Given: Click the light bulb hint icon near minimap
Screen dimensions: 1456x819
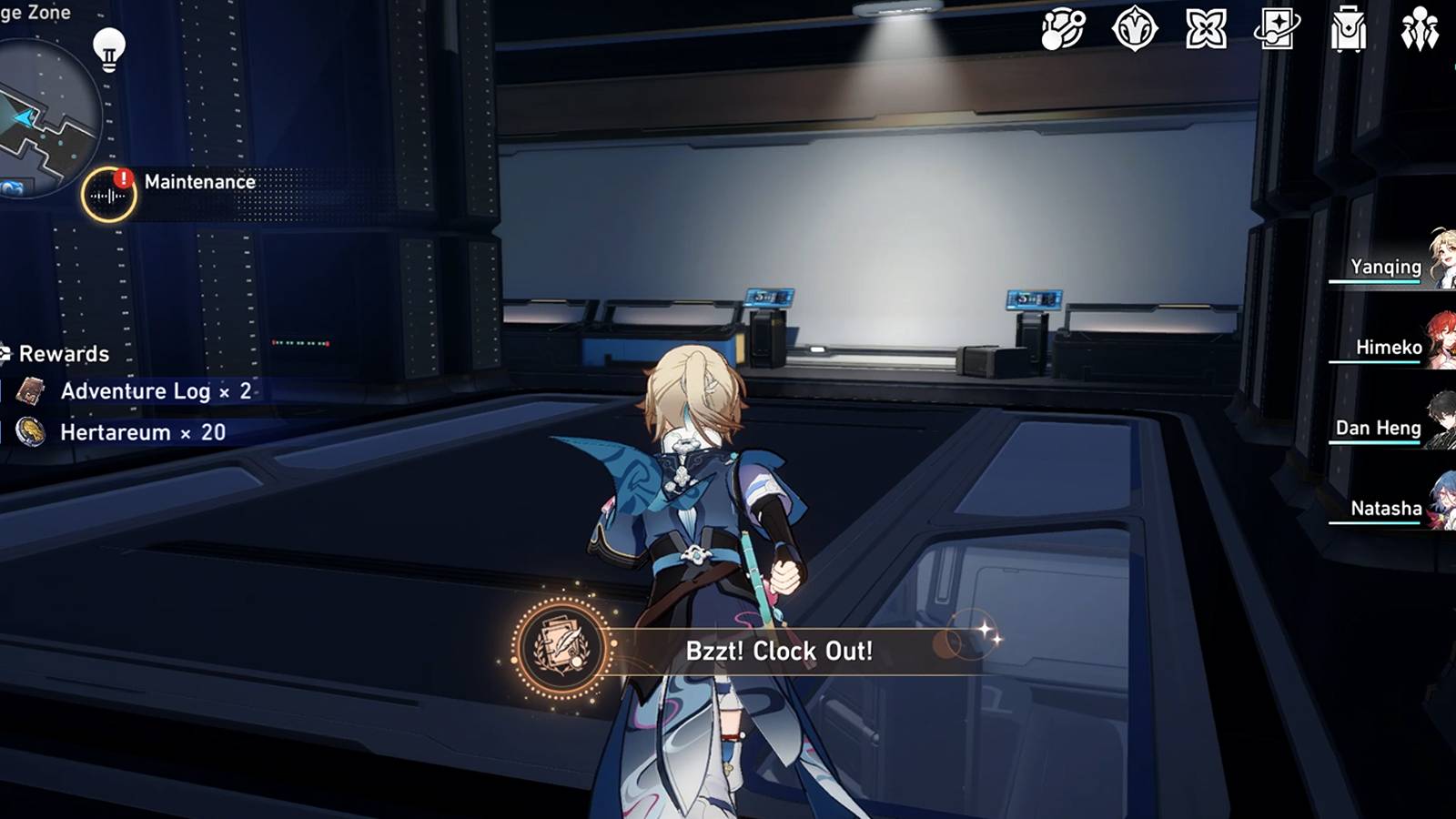Looking at the screenshot, I should pos(109,51).
